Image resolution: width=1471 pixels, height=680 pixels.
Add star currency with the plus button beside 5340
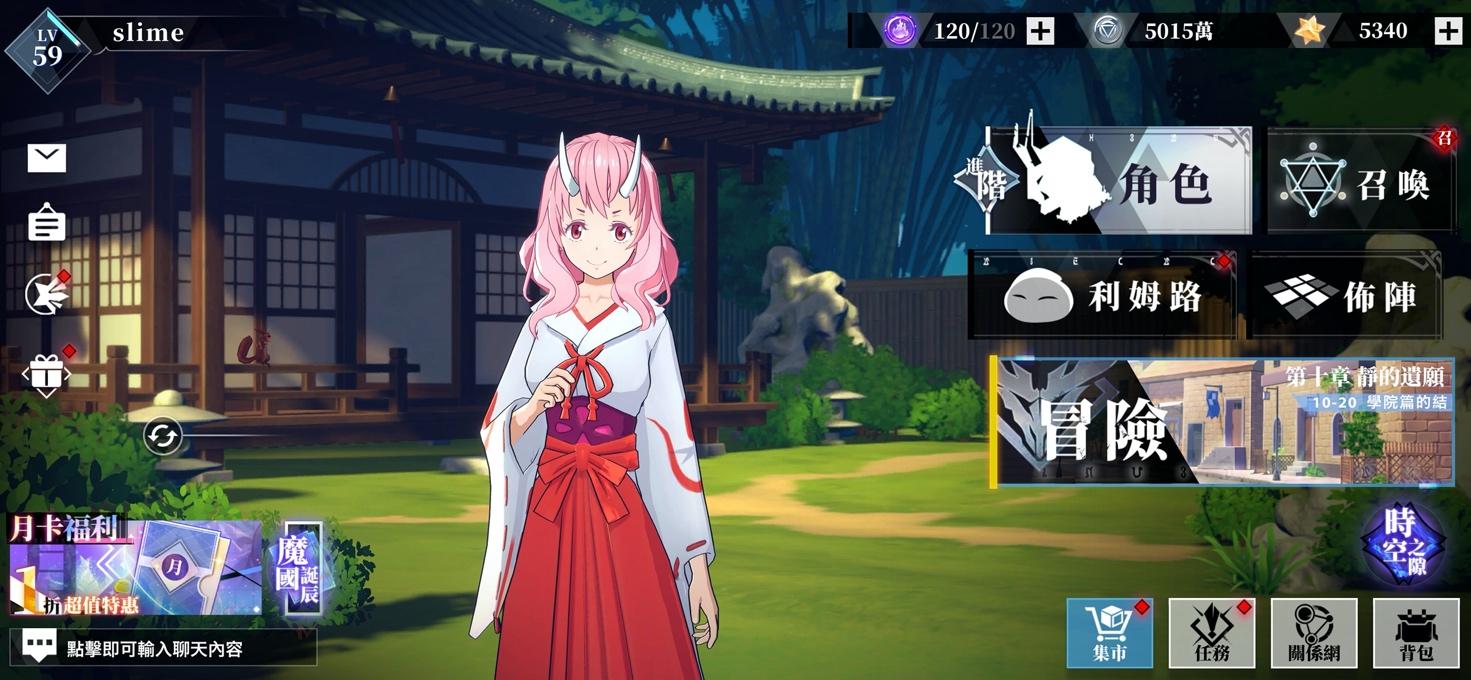[1448, 31]
